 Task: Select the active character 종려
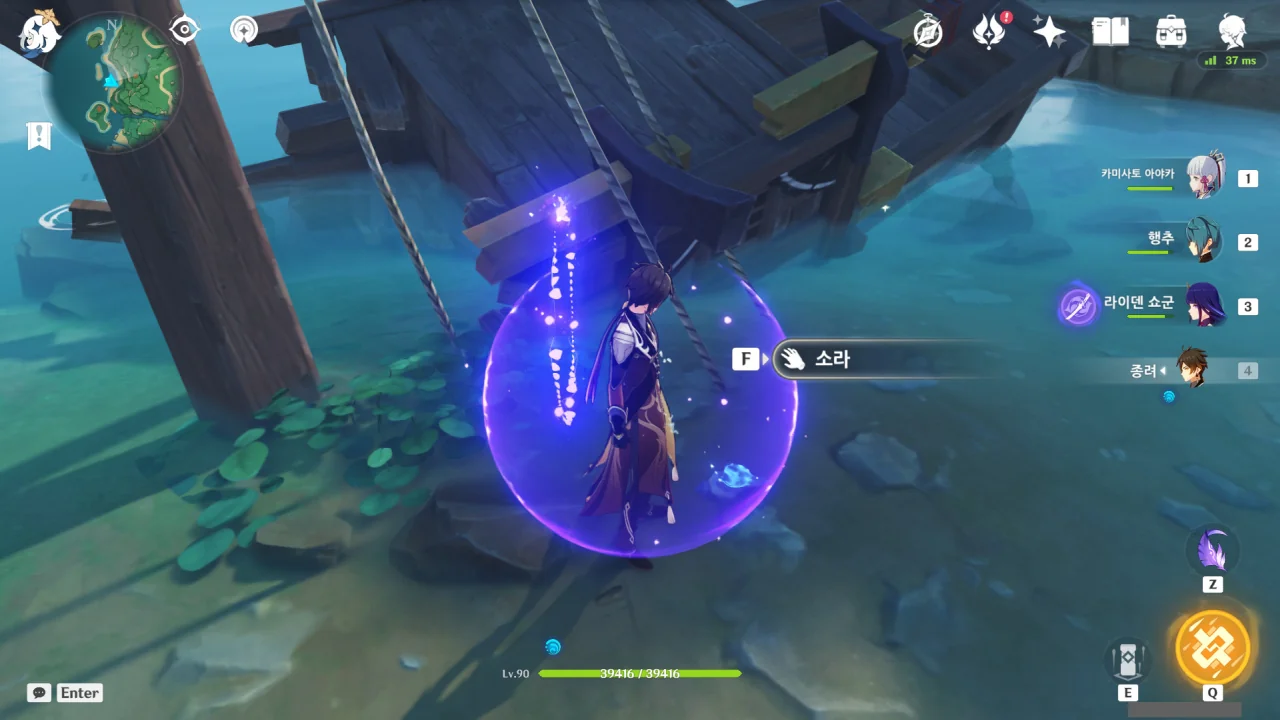coord(1191,370)
